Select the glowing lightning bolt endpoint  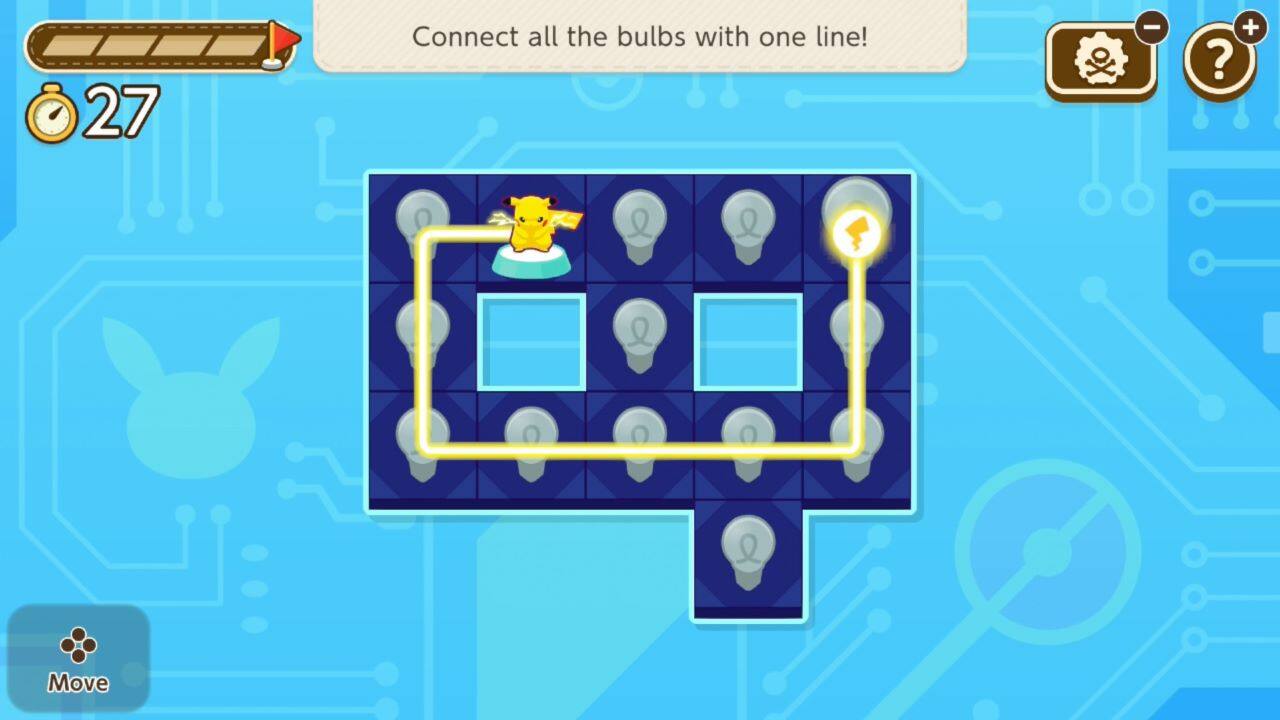(858, 232)
